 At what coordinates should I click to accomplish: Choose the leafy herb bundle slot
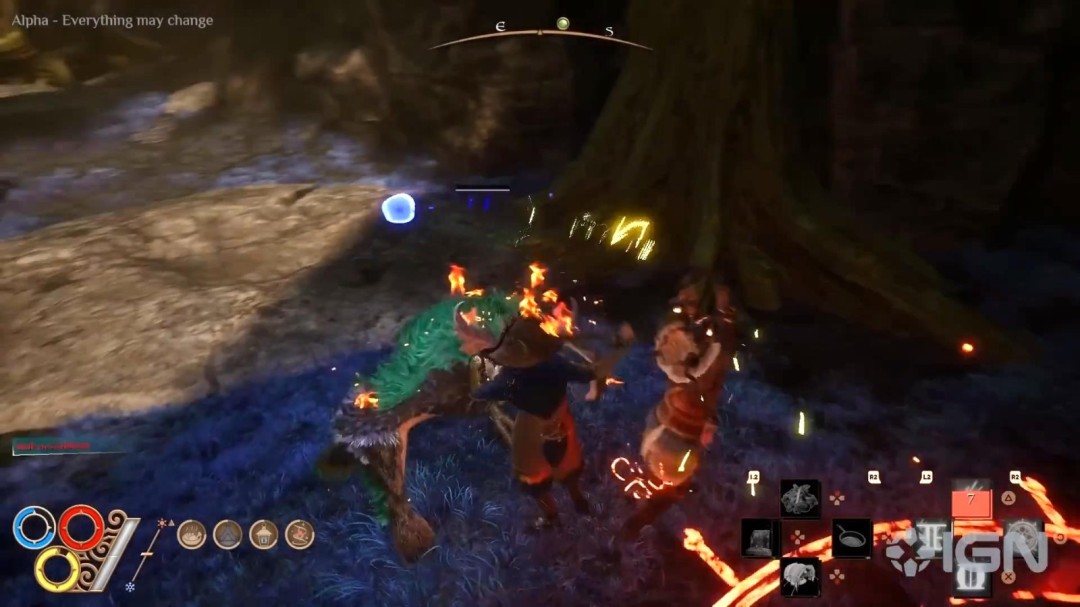(801, 498)
